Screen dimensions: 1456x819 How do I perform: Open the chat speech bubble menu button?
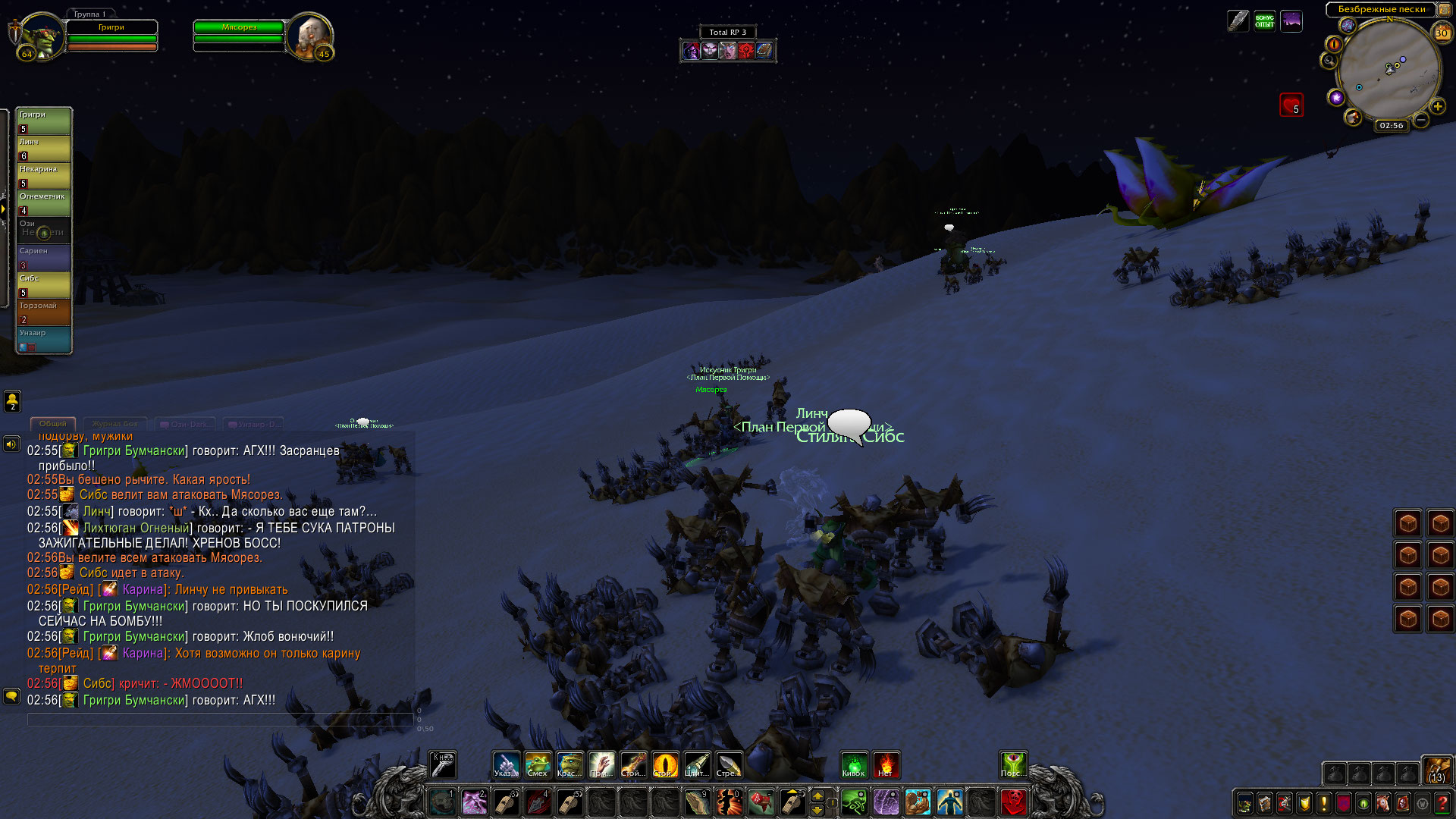[x=11, y=695]
